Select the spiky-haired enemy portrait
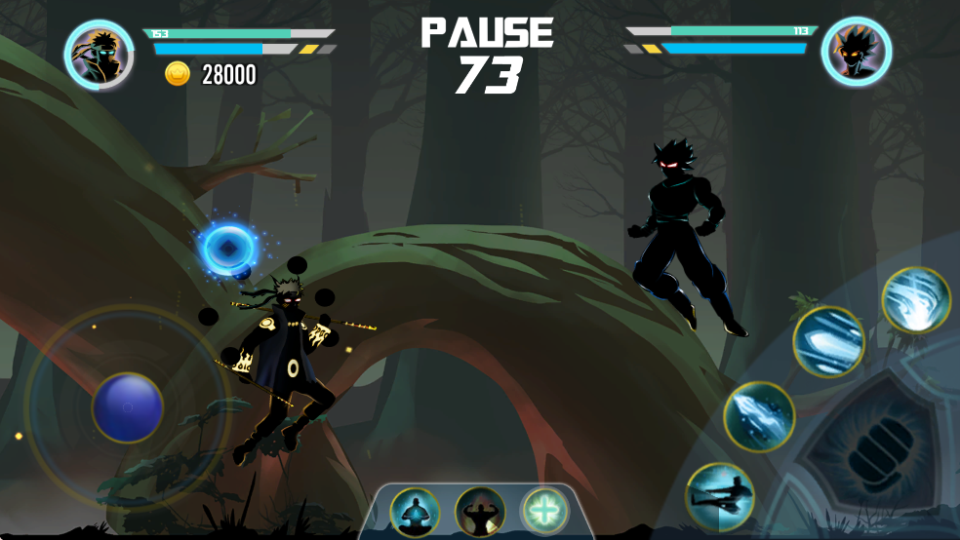 pyautogui.click(x=856, y=52)
